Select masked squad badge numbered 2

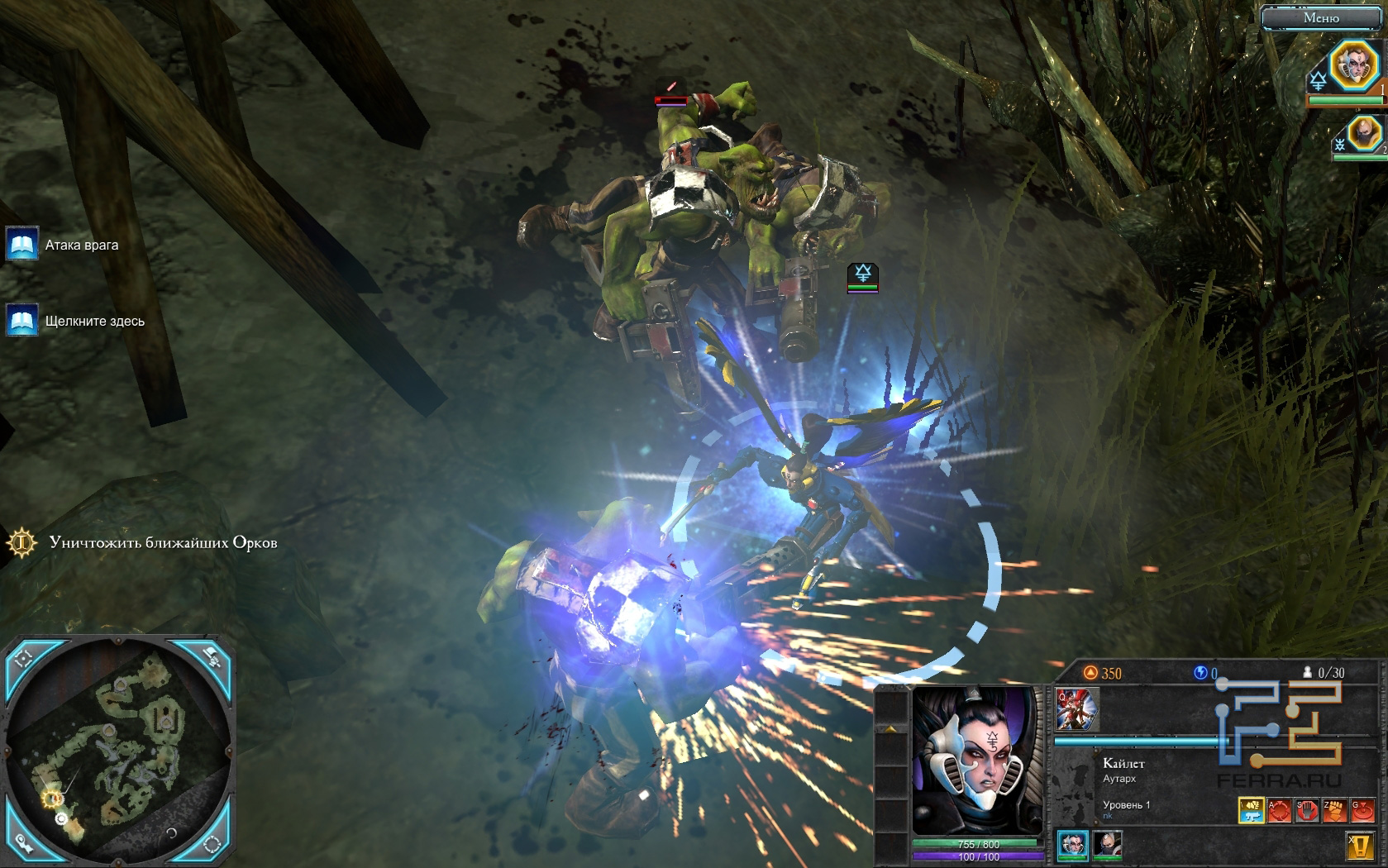pyautogui.click(x=1363, y=132)
